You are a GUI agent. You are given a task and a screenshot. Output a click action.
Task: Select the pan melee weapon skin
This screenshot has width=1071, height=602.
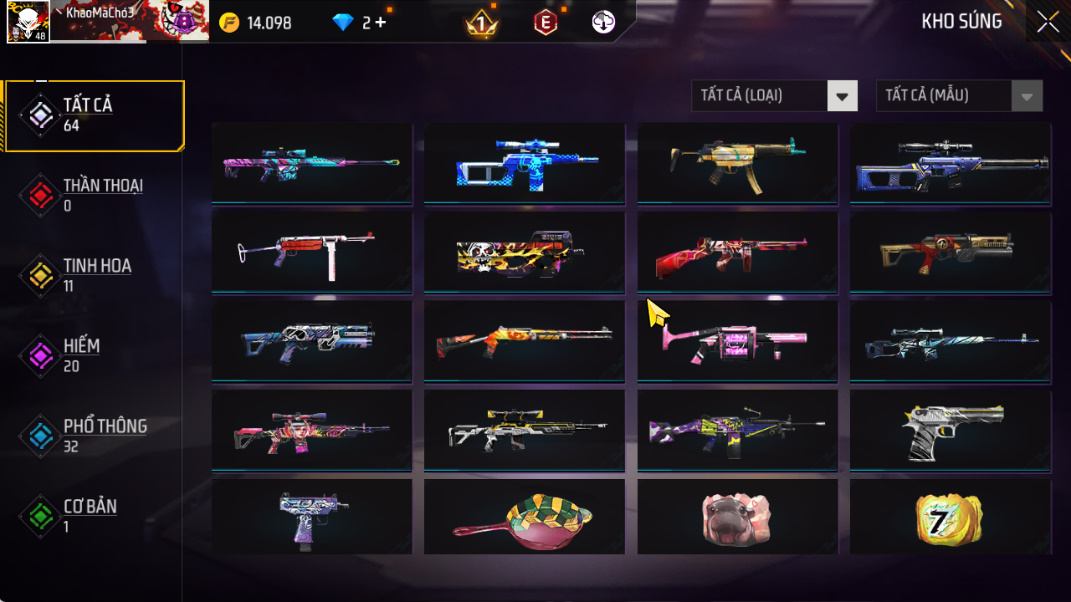(524, 517)
